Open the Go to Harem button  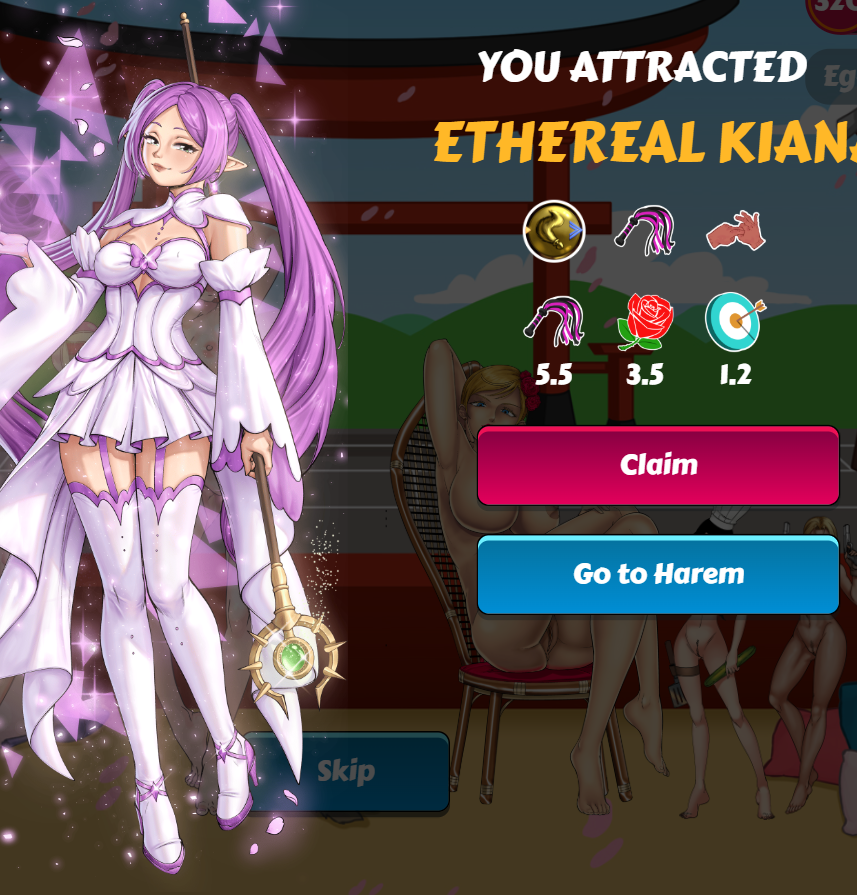click(658, 574)
